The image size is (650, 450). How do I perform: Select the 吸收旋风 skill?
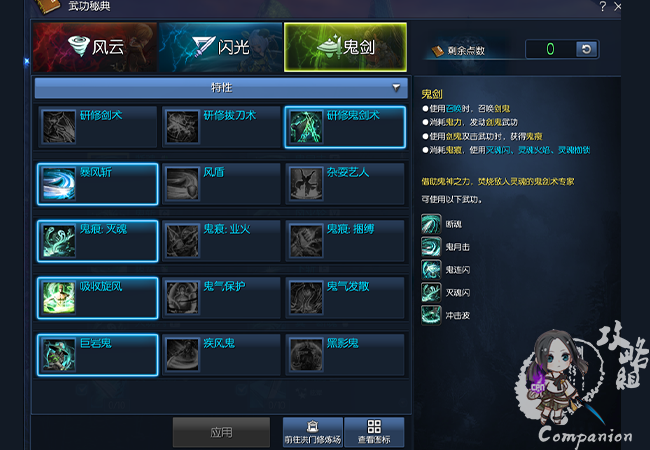coord(97,298)
